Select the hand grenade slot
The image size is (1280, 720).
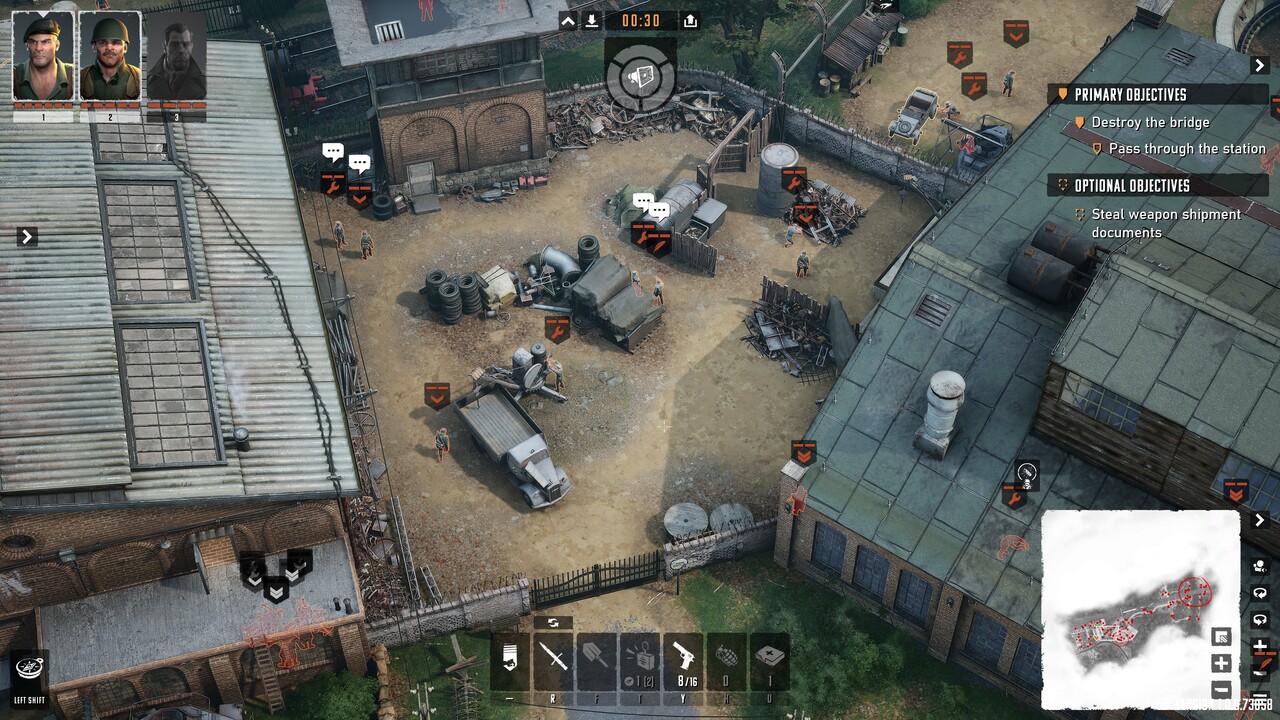tap(727, 658)
